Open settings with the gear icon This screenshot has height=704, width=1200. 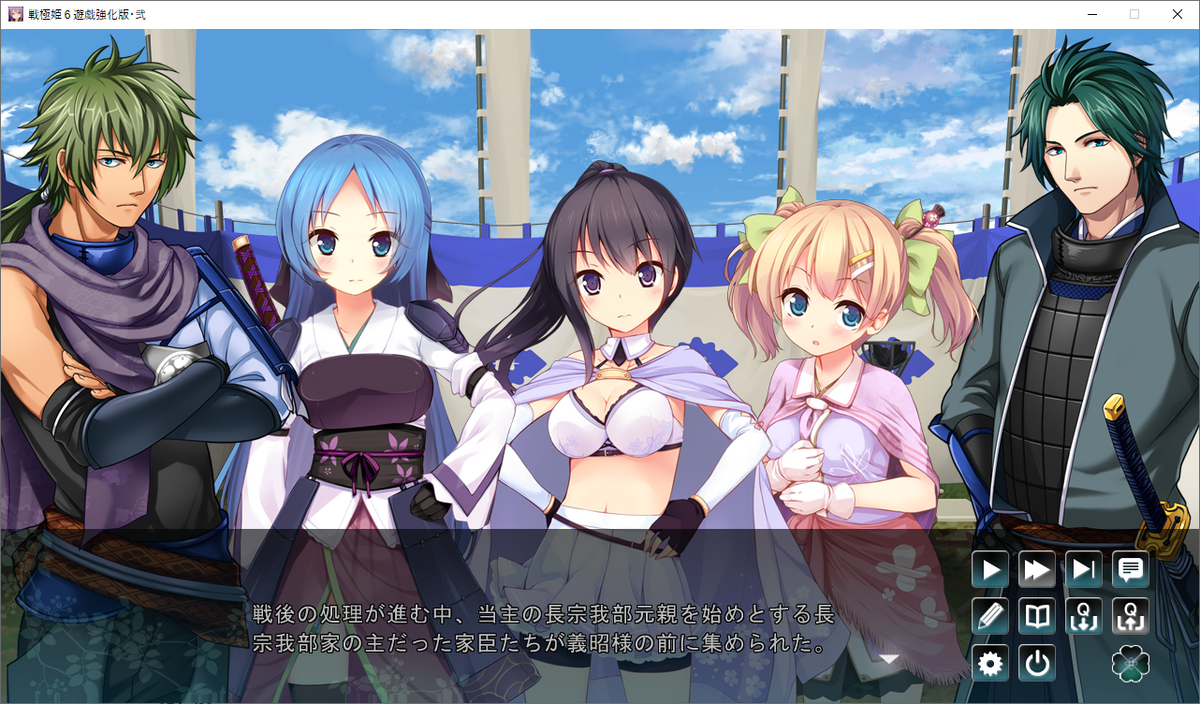pos(990,663)
